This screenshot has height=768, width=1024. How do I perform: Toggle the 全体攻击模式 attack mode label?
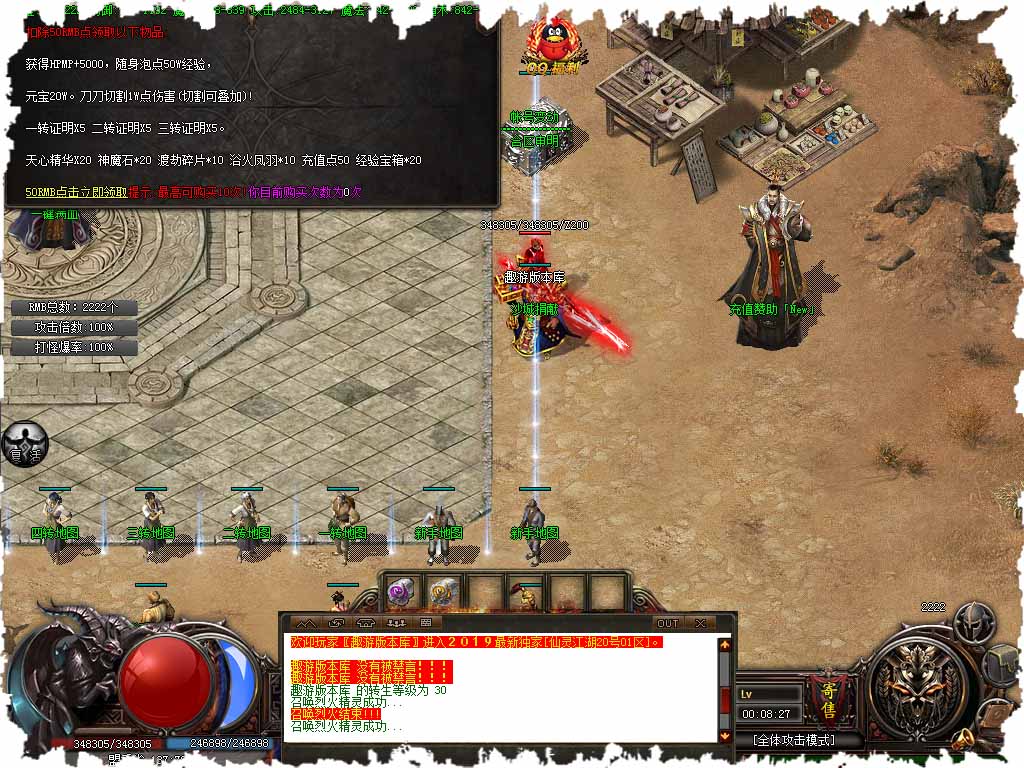(x=794, y=741)
